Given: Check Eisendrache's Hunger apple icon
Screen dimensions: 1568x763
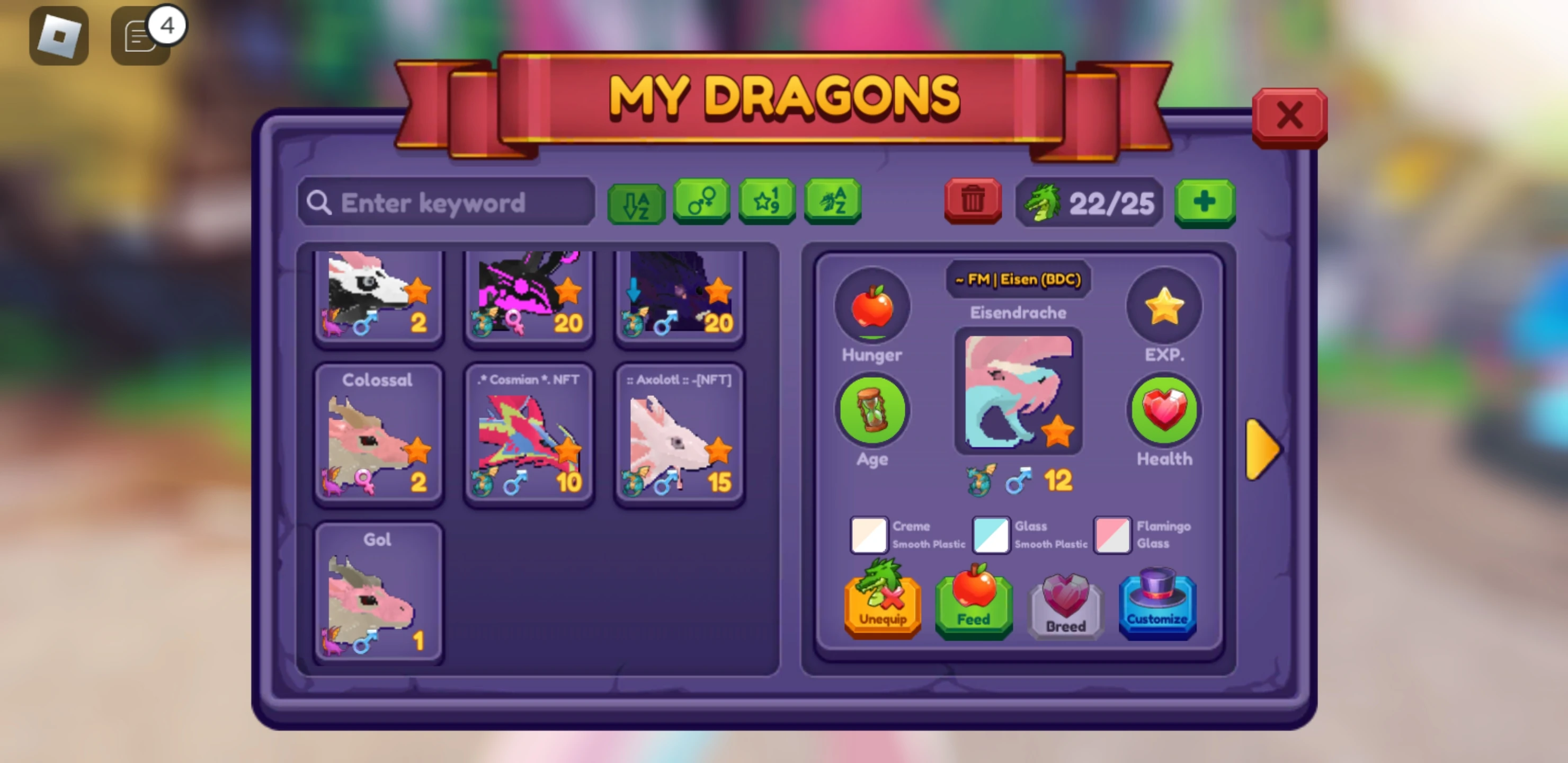Looking at the screenshot, I should click(x=871, y=310).
